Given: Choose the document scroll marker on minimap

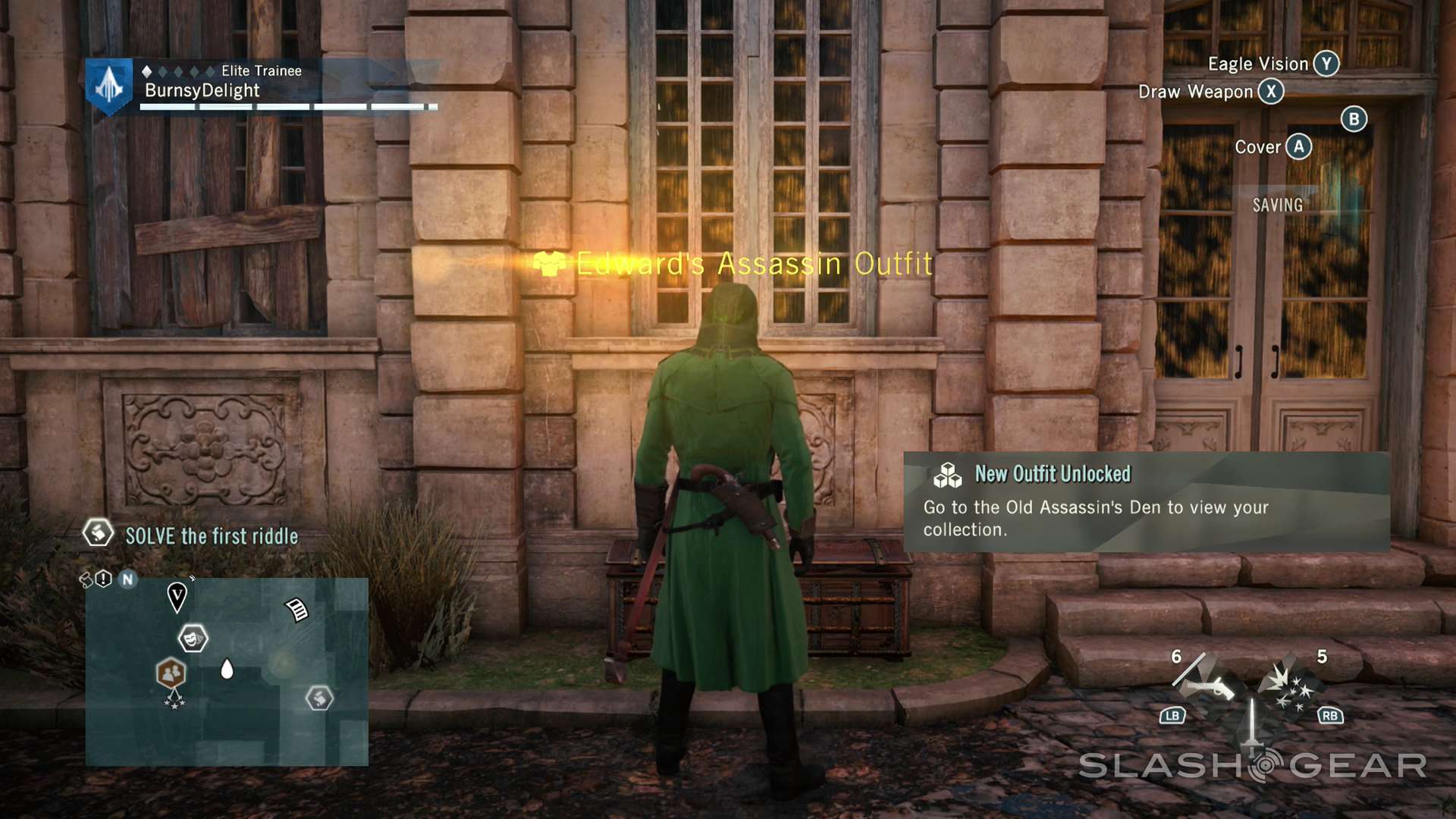Looking at the screenshot, I should tap(297, 609).
